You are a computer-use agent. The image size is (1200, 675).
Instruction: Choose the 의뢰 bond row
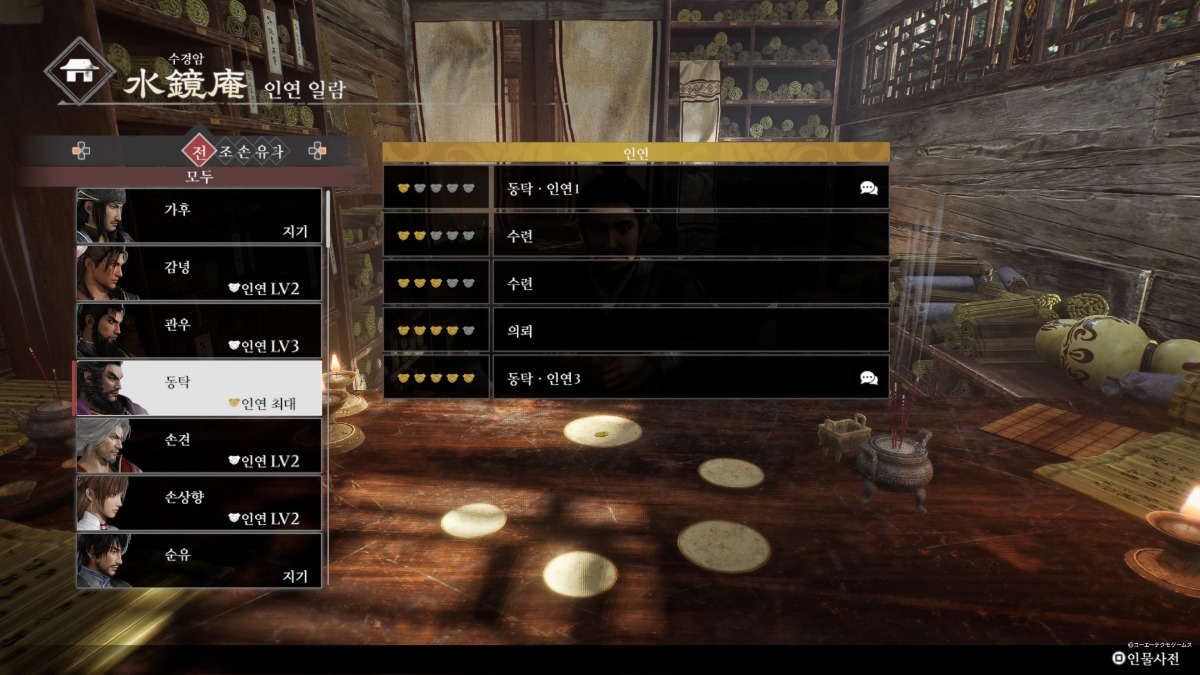(x=690, y=330)
